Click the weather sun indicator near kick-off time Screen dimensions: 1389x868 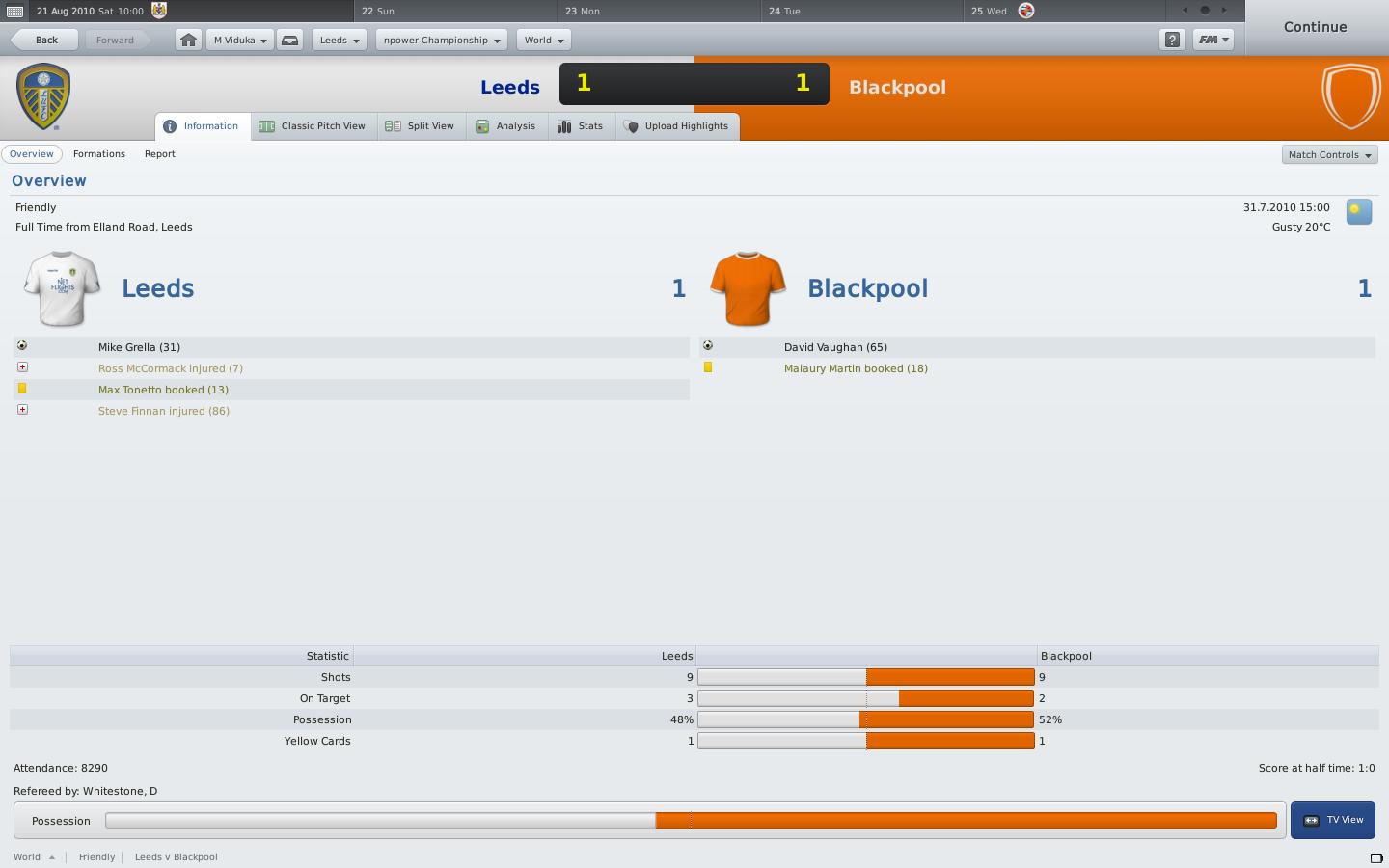tap(1358, 209)
